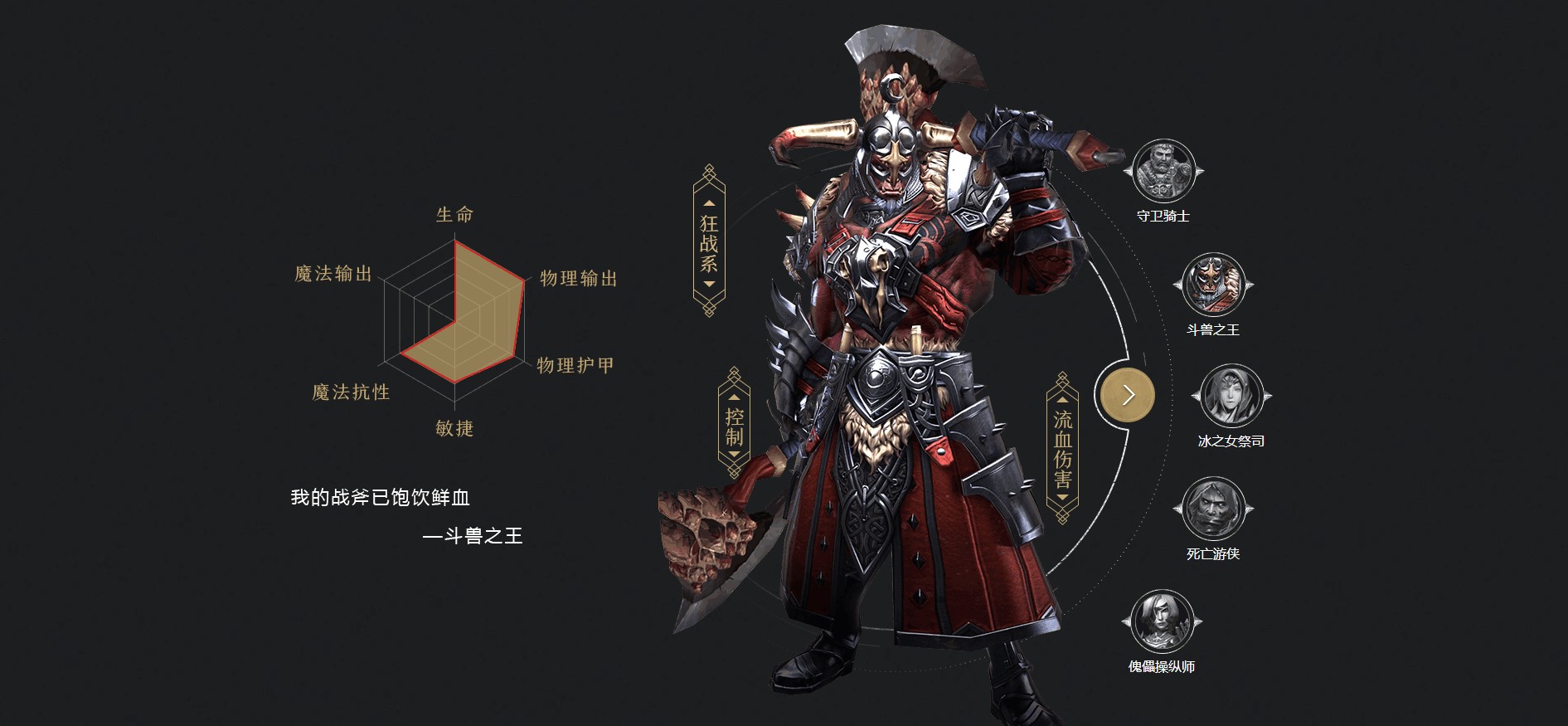The height and width of the screenshot is (726, 1568).
Task: Select the 冰之女祭司 character portrait icon
Action: pyautogui.click(x=1231, y=397)
